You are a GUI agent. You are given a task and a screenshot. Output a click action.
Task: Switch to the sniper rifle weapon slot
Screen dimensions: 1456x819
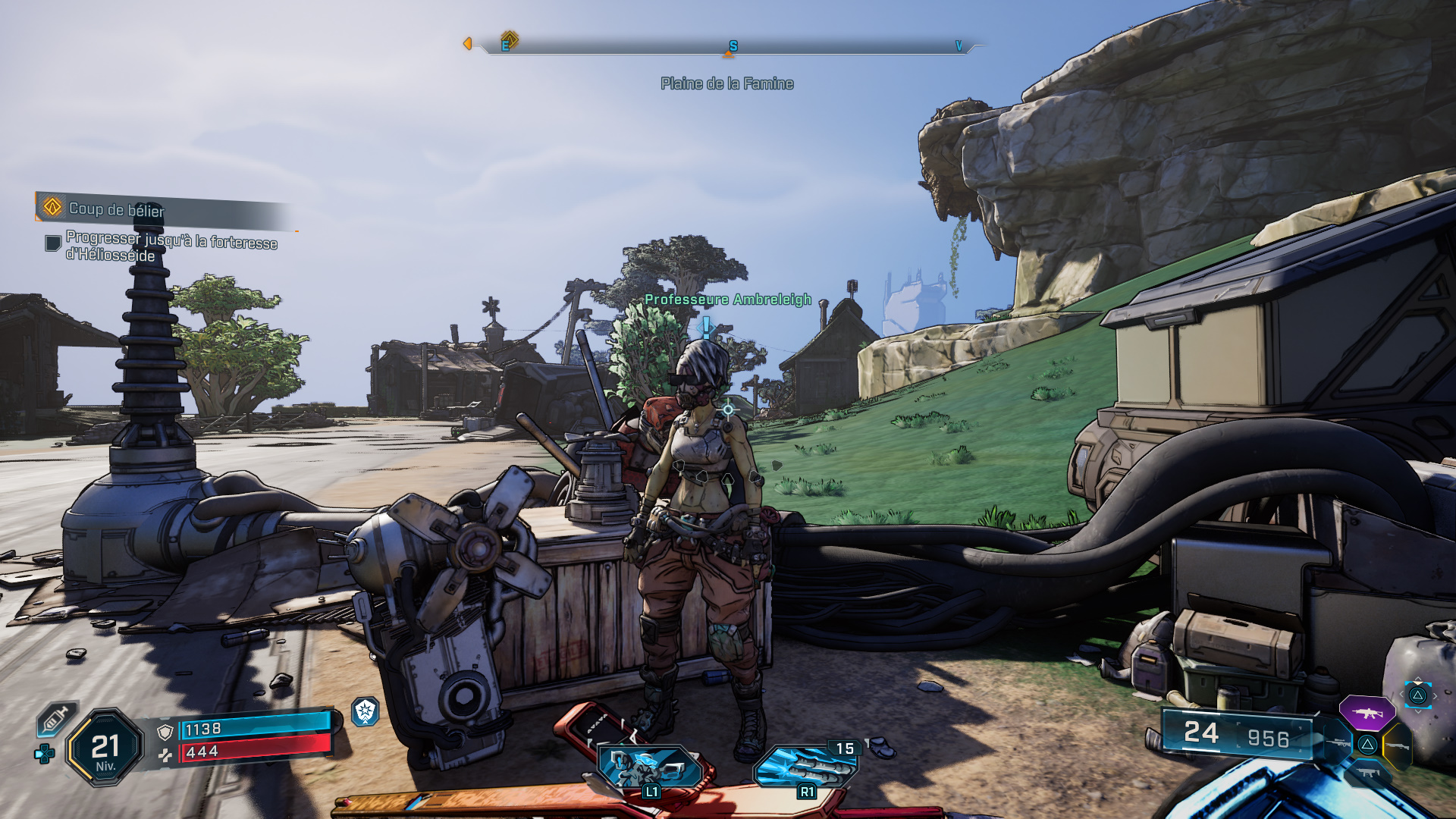tap(1336, 743)
